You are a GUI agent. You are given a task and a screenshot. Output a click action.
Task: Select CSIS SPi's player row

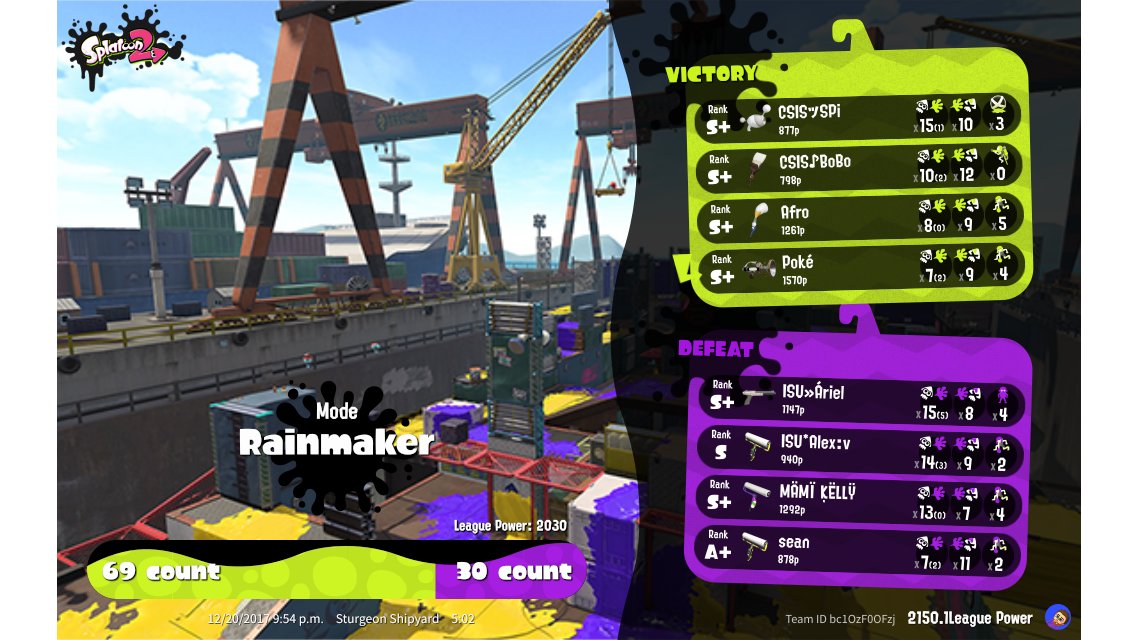click(858, 117)
